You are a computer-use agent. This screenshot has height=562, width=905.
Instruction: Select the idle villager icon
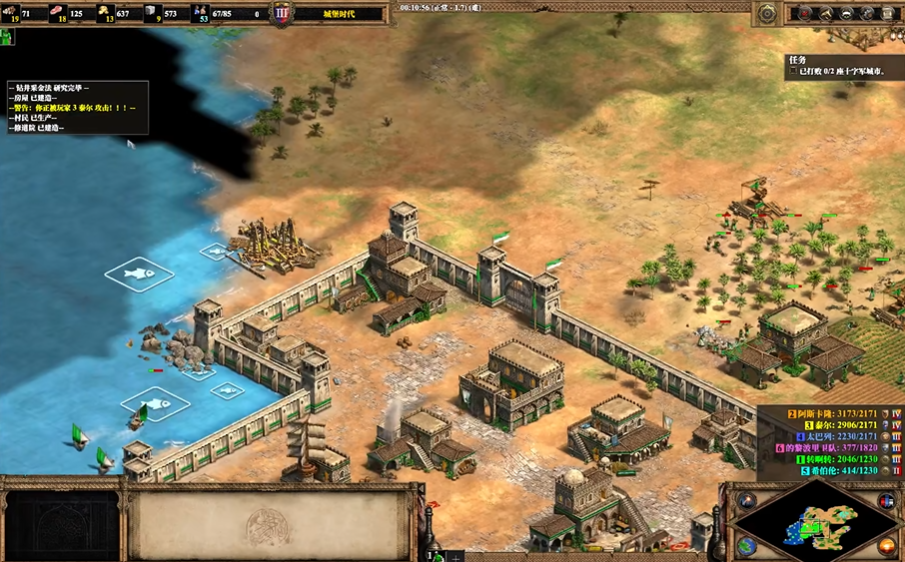7,38
